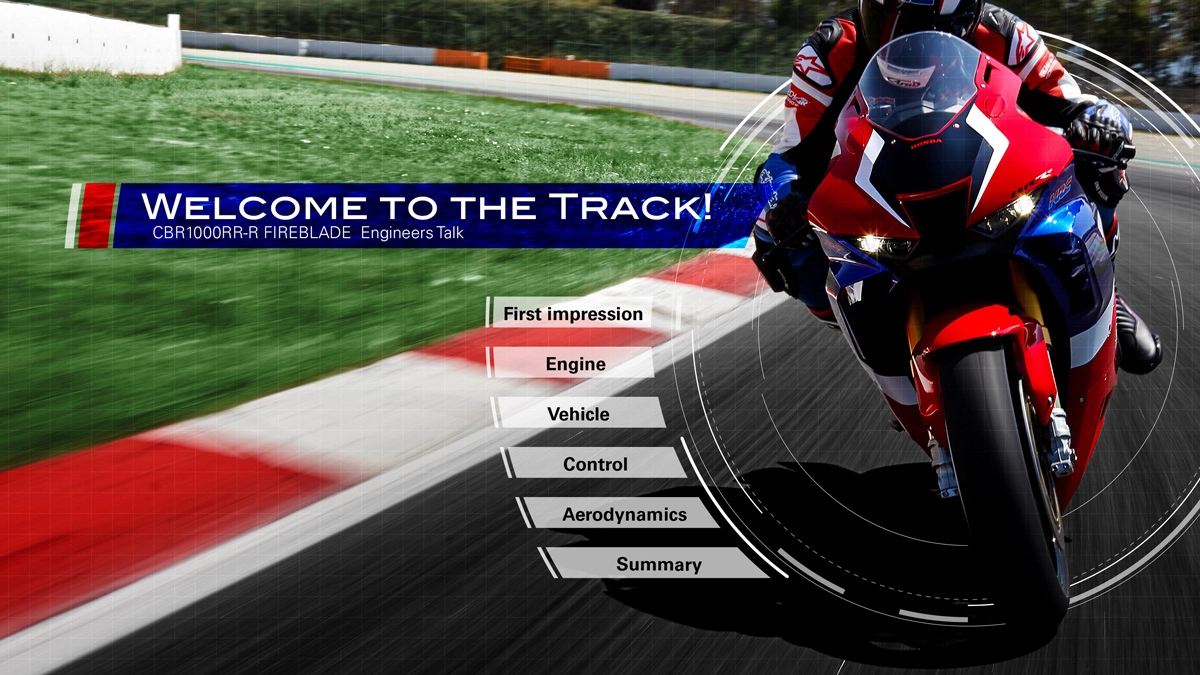Select the Engine menu entry
Screen dimensions: 1200x675
[x=575, y=364]
